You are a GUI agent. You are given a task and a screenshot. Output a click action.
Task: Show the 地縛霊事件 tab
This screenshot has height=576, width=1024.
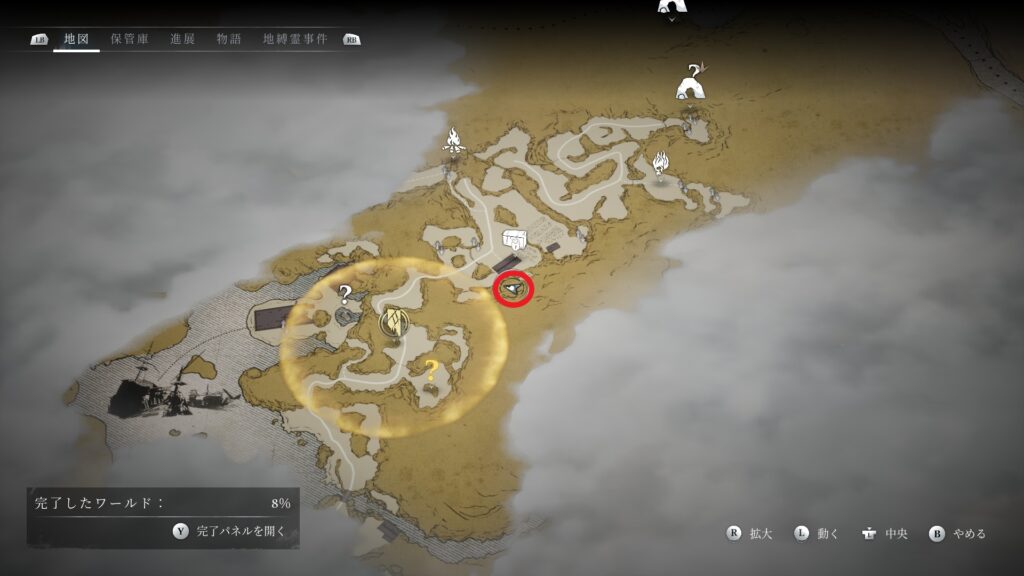coord(295,39)
